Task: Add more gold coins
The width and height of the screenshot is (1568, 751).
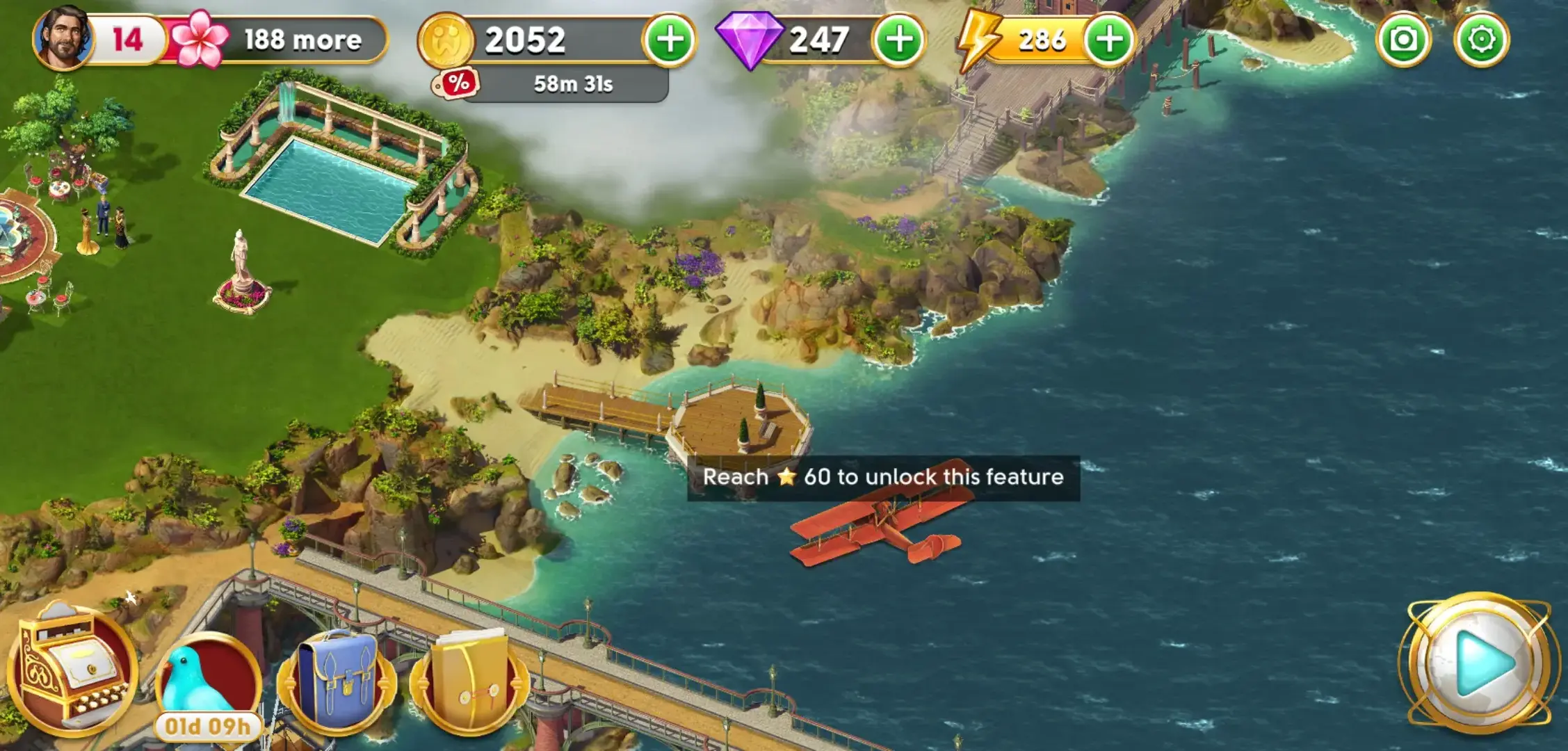Action: (x=669, y=40)
